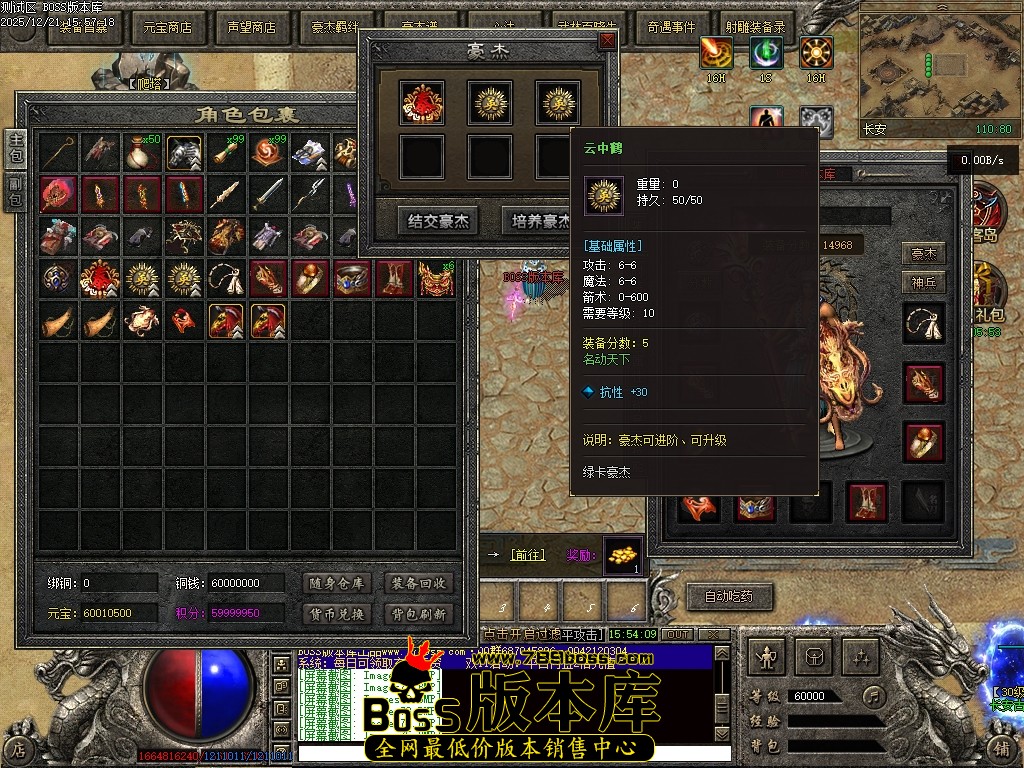Open the 长安 minimap
Screen dimensions: 1024x768
click(x=937, y=63)
